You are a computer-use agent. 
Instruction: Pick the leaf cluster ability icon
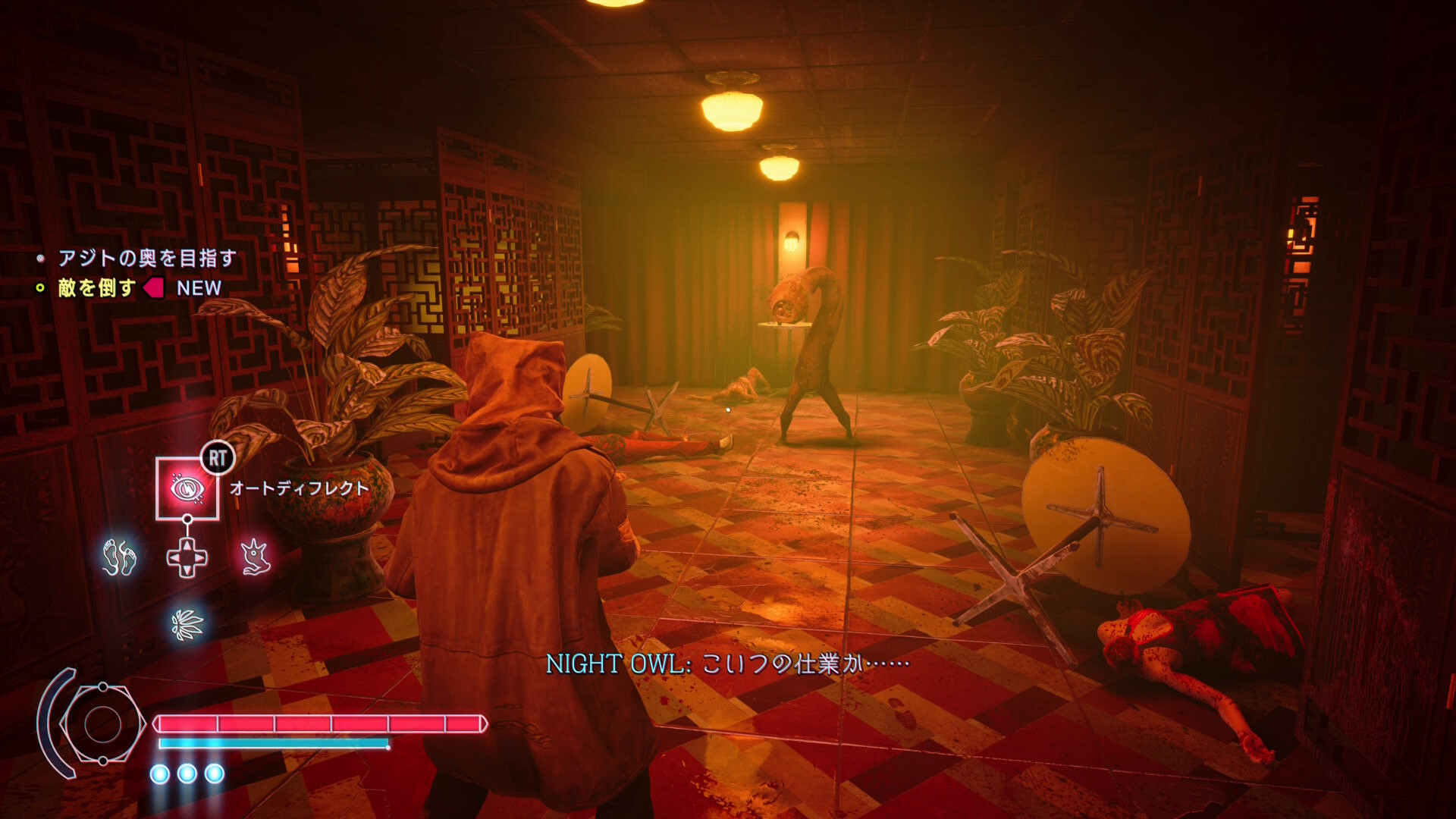coord(187,625)
